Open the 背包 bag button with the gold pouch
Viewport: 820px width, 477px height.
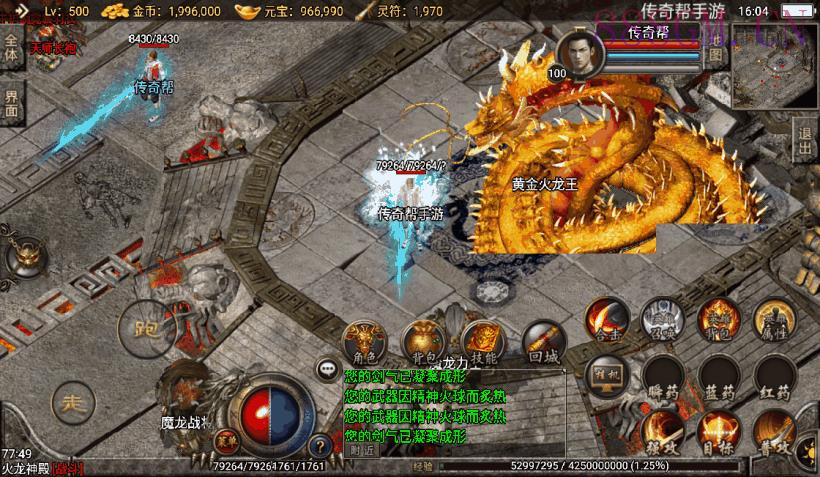click(421, 340)
